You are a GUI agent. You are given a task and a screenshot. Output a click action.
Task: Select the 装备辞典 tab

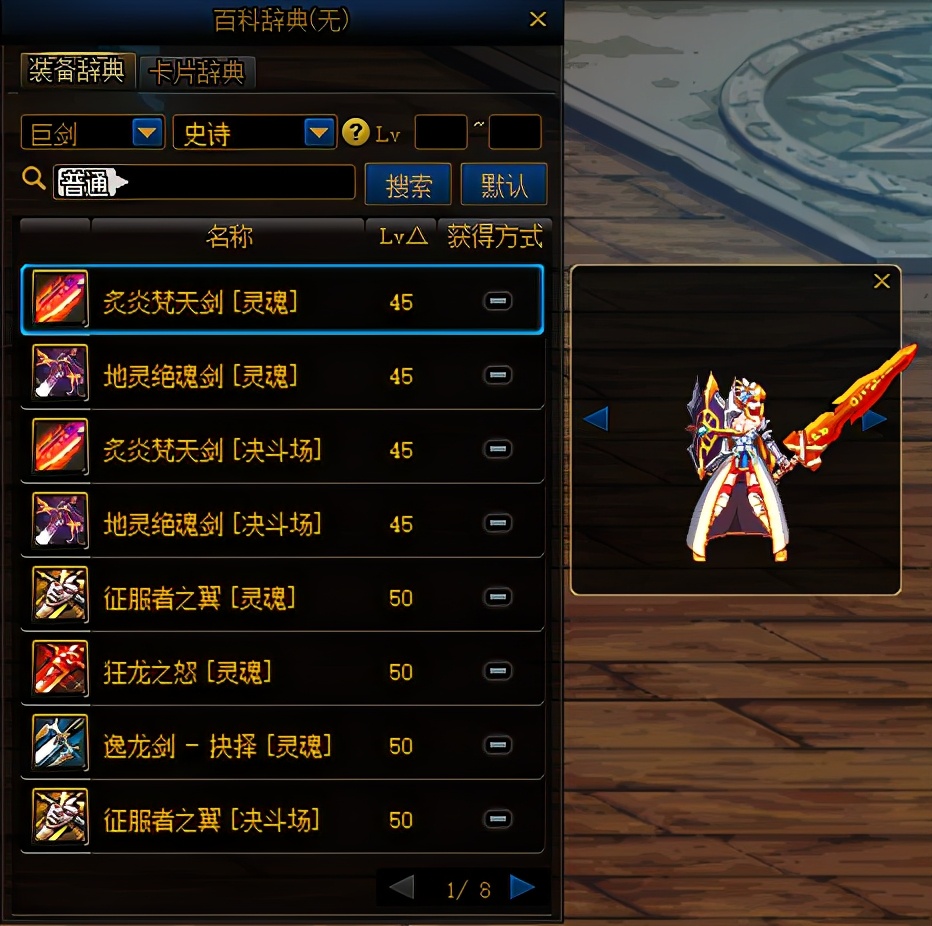(77, 71)
